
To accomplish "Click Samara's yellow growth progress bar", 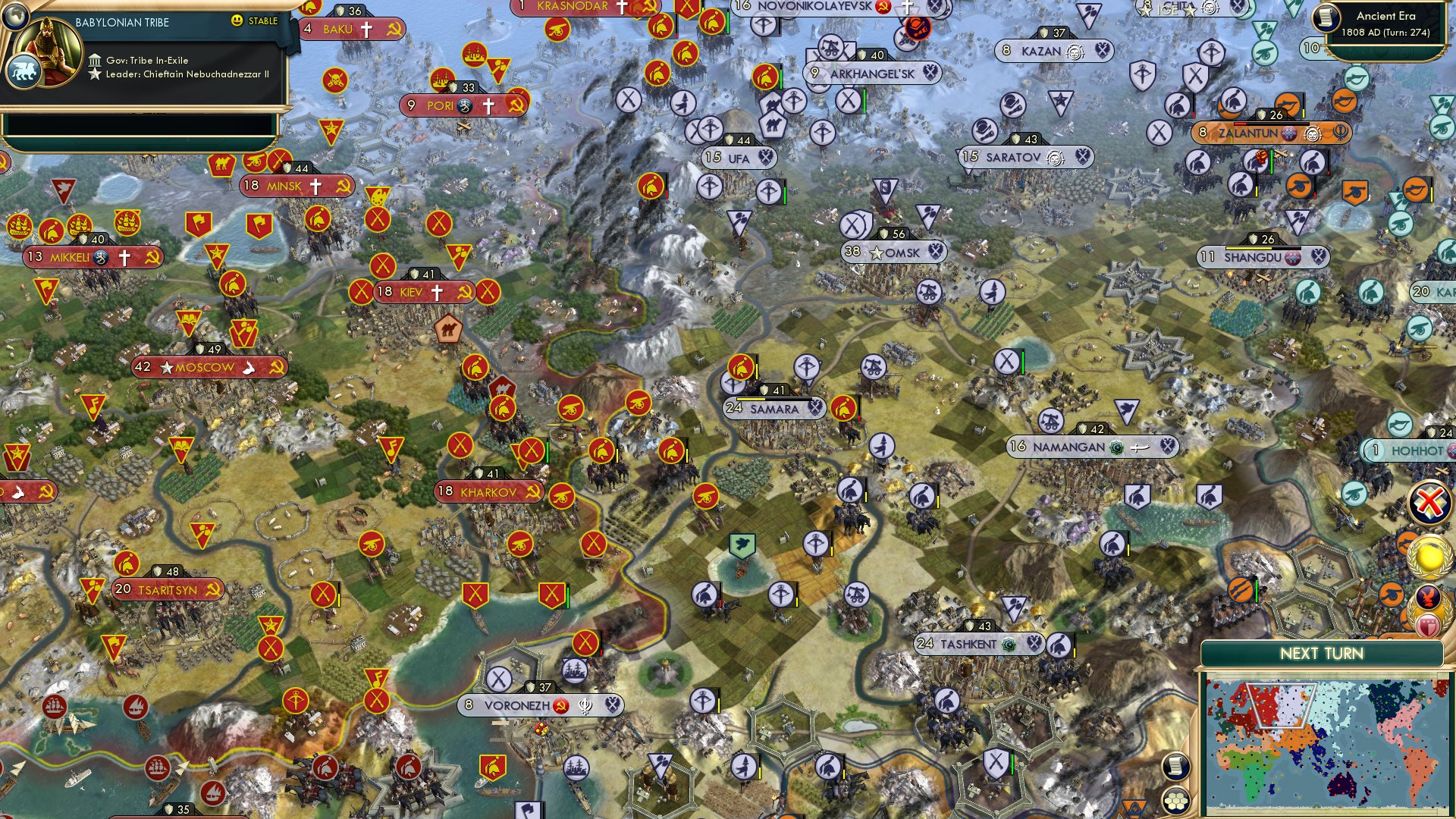I will (x=751, y=397).
